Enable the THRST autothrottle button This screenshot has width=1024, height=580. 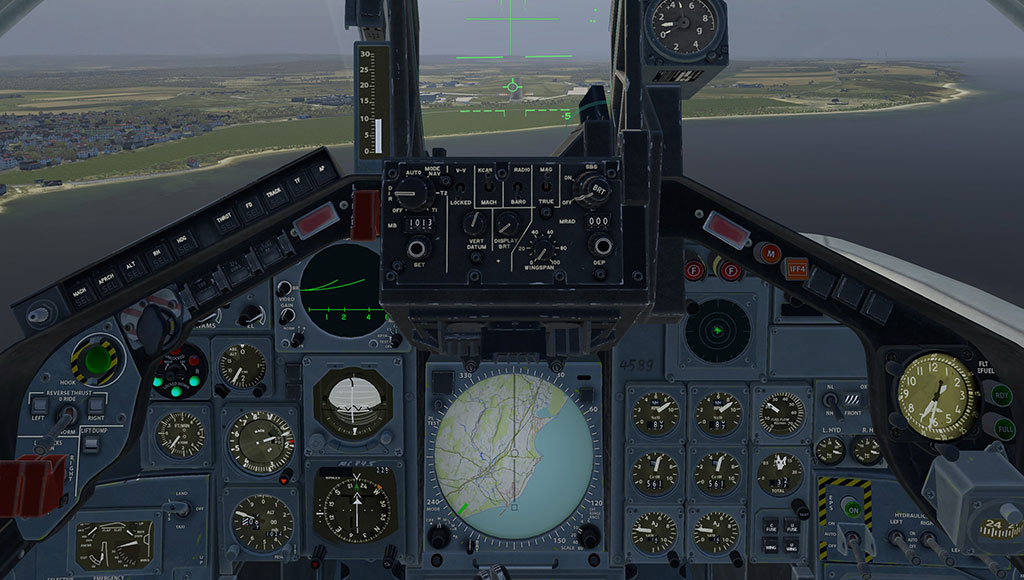coord(226,217)
